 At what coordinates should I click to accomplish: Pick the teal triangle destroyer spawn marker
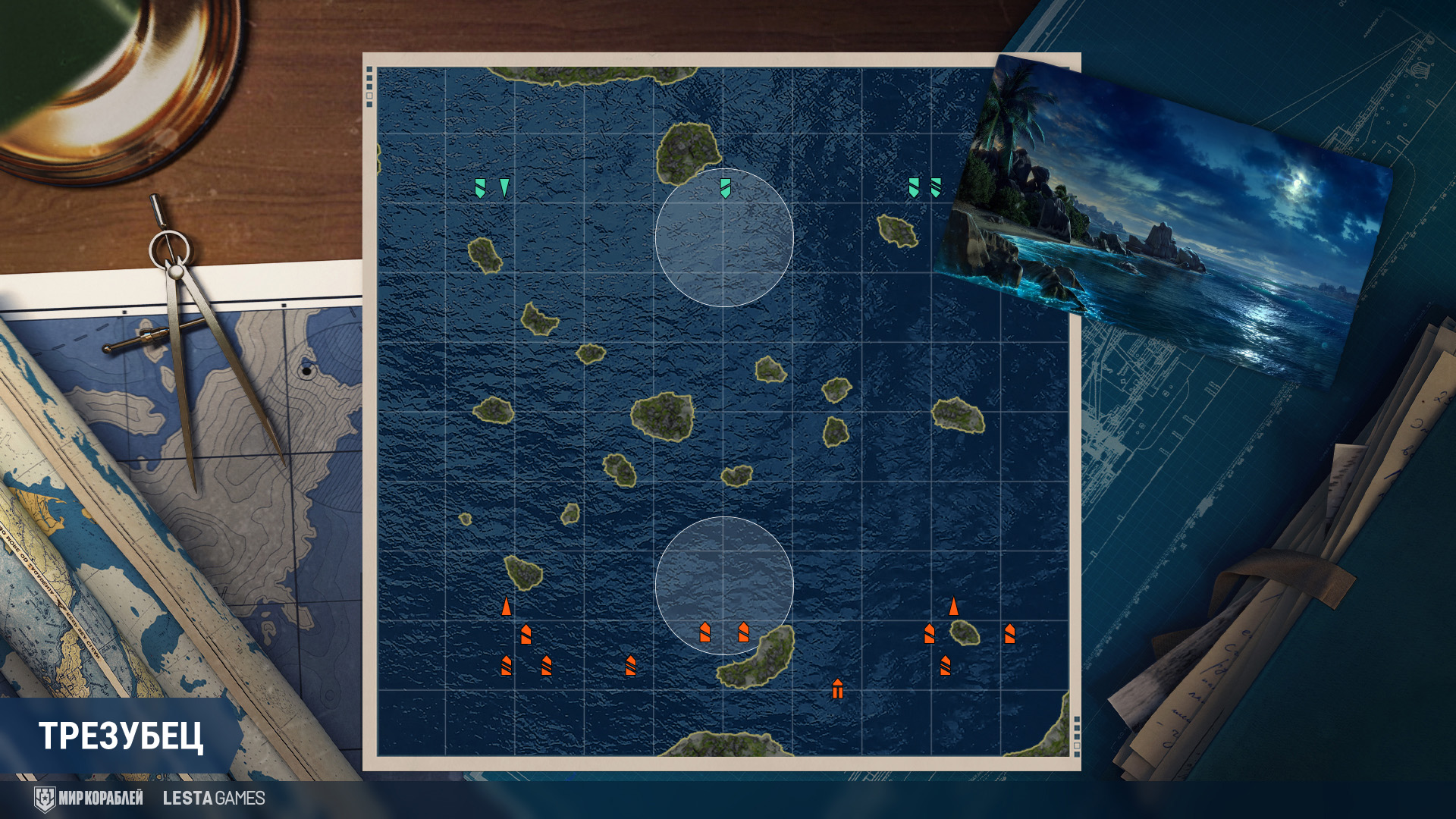pos(504,187)
